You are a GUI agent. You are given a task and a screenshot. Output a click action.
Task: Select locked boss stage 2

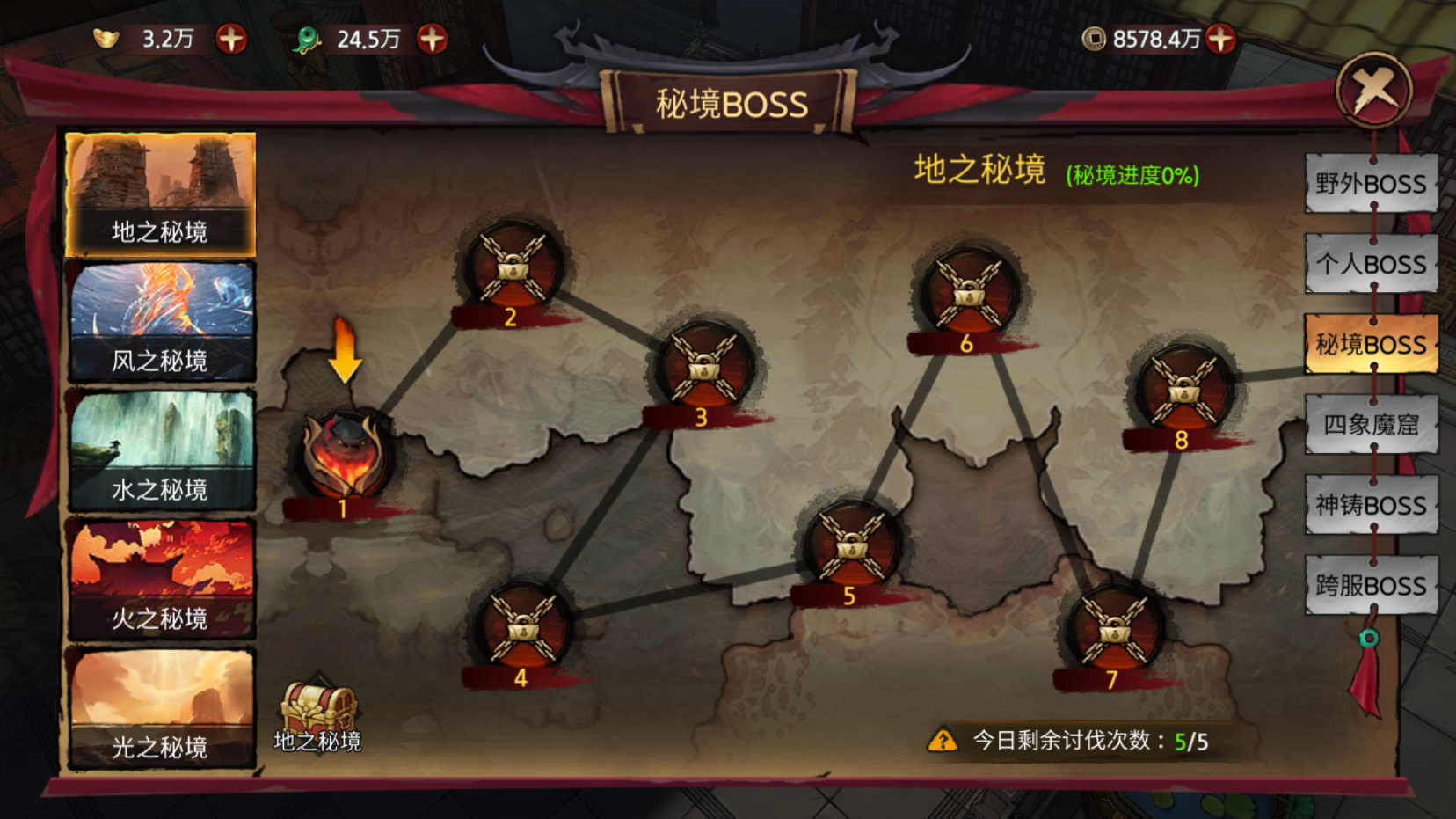coord(513,267)
